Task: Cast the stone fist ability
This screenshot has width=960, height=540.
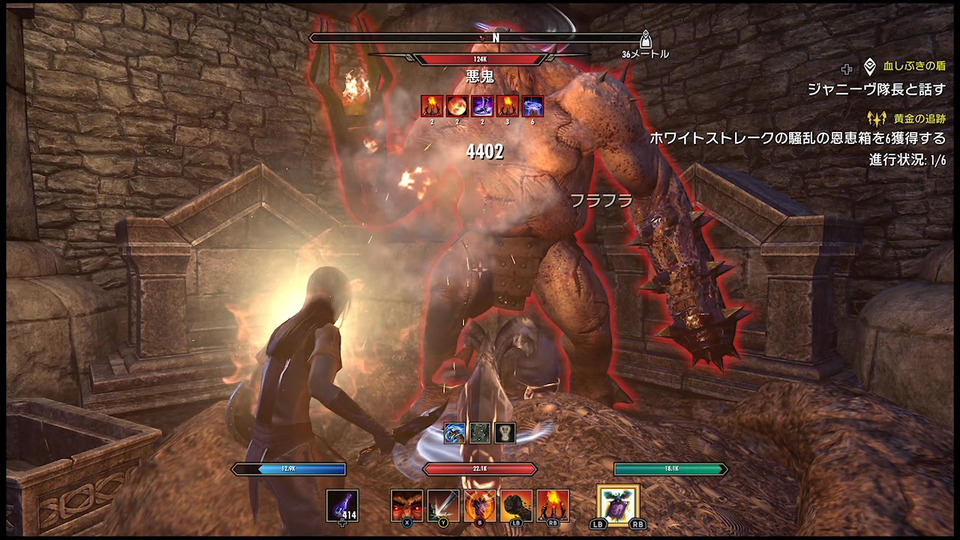Action: 516,505
